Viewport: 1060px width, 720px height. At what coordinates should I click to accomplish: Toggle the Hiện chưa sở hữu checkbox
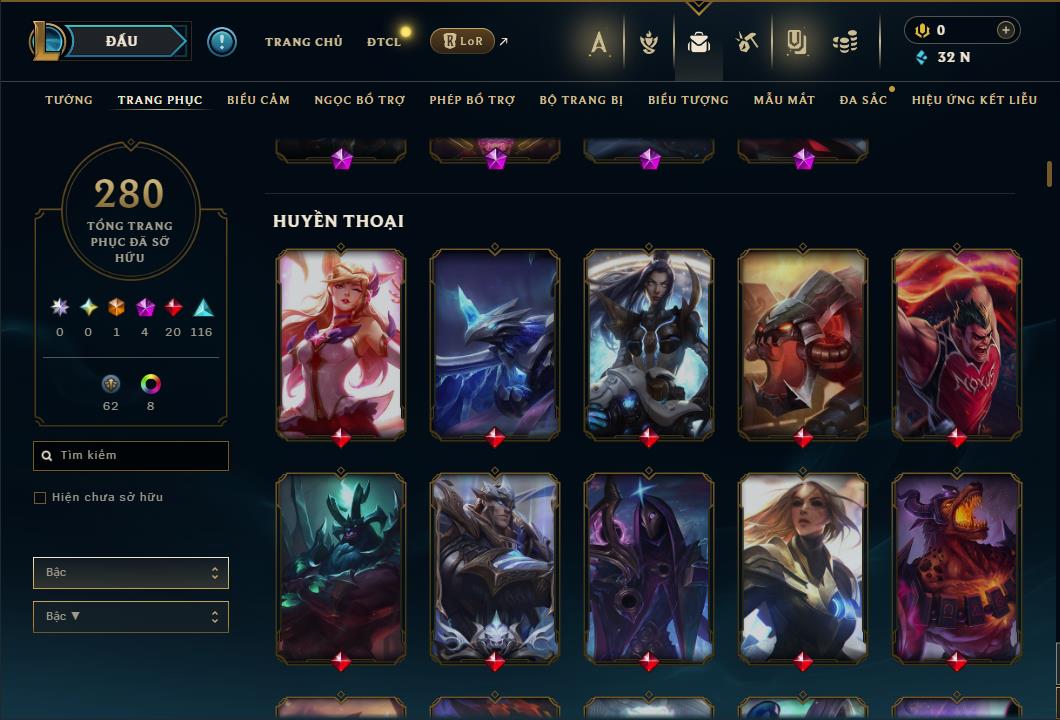40,498
